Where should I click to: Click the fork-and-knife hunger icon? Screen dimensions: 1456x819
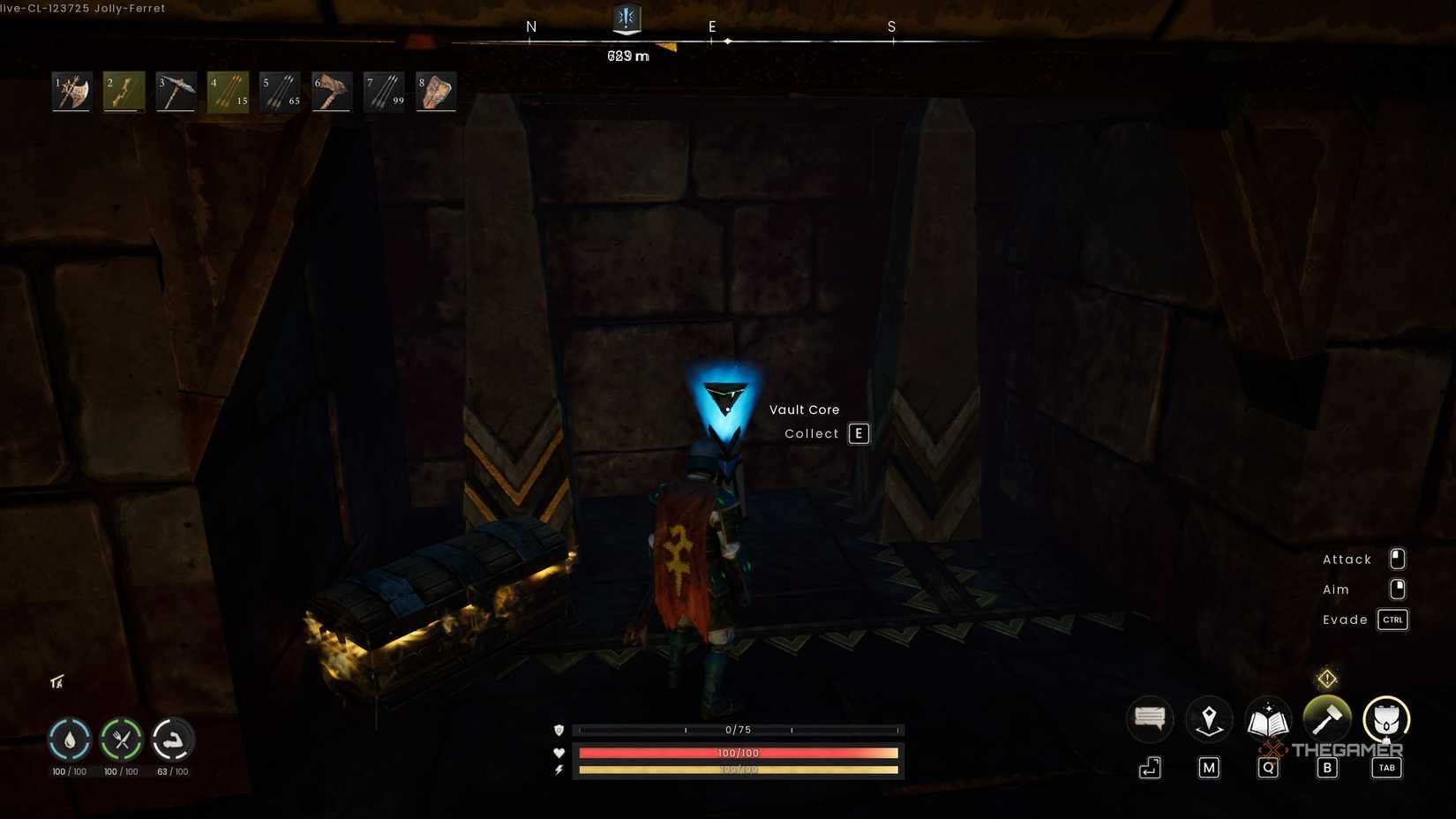coord(123,741)
